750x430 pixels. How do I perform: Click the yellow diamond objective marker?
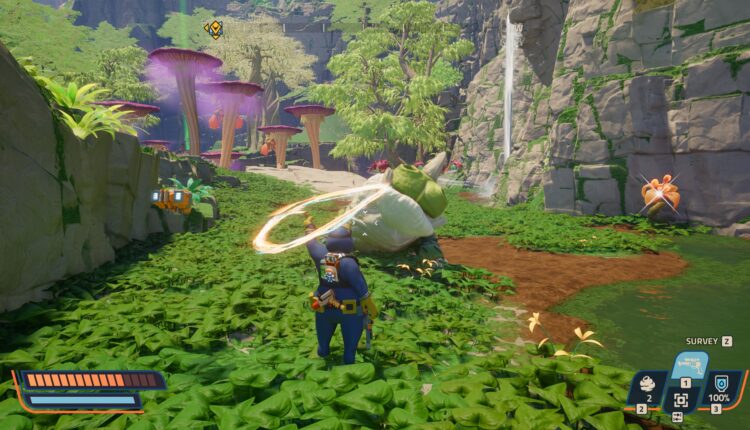pos(214,29)
